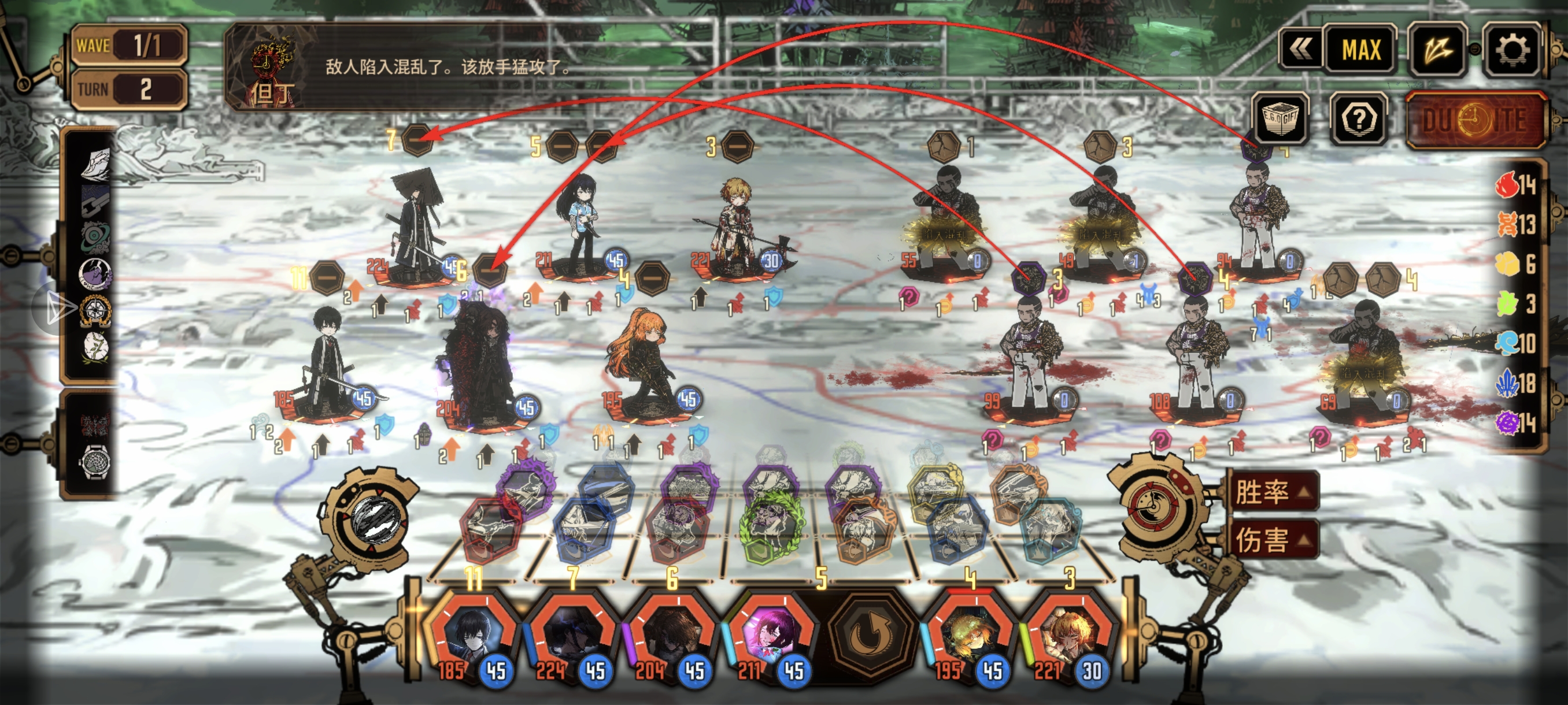Open the E.G.O Gift box
The width and height of the screenshot is (1568, 705).
[x=1280, y=118]
